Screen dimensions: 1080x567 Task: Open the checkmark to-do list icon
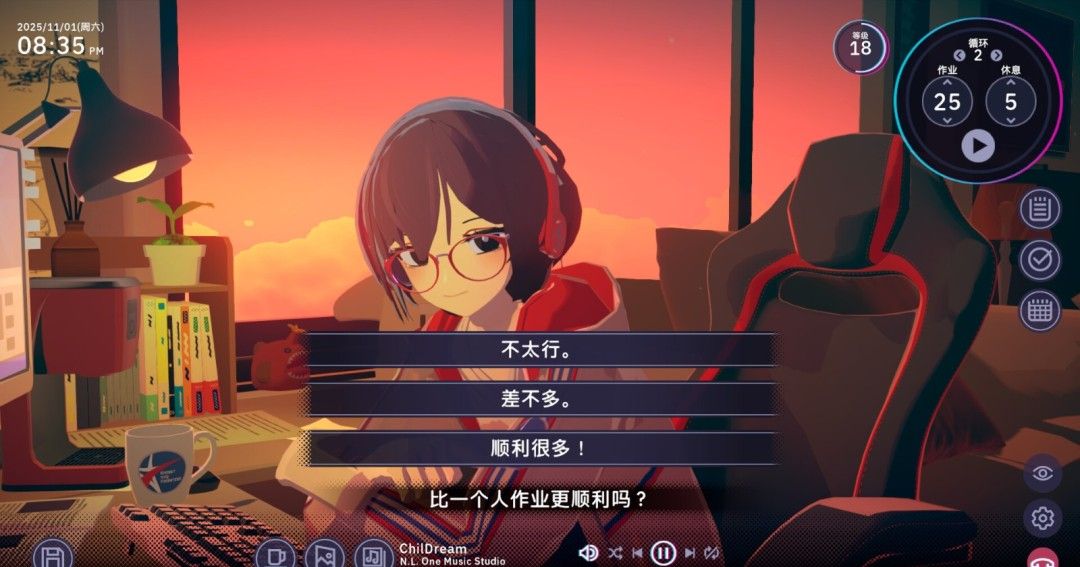[x=1040, y=260]
